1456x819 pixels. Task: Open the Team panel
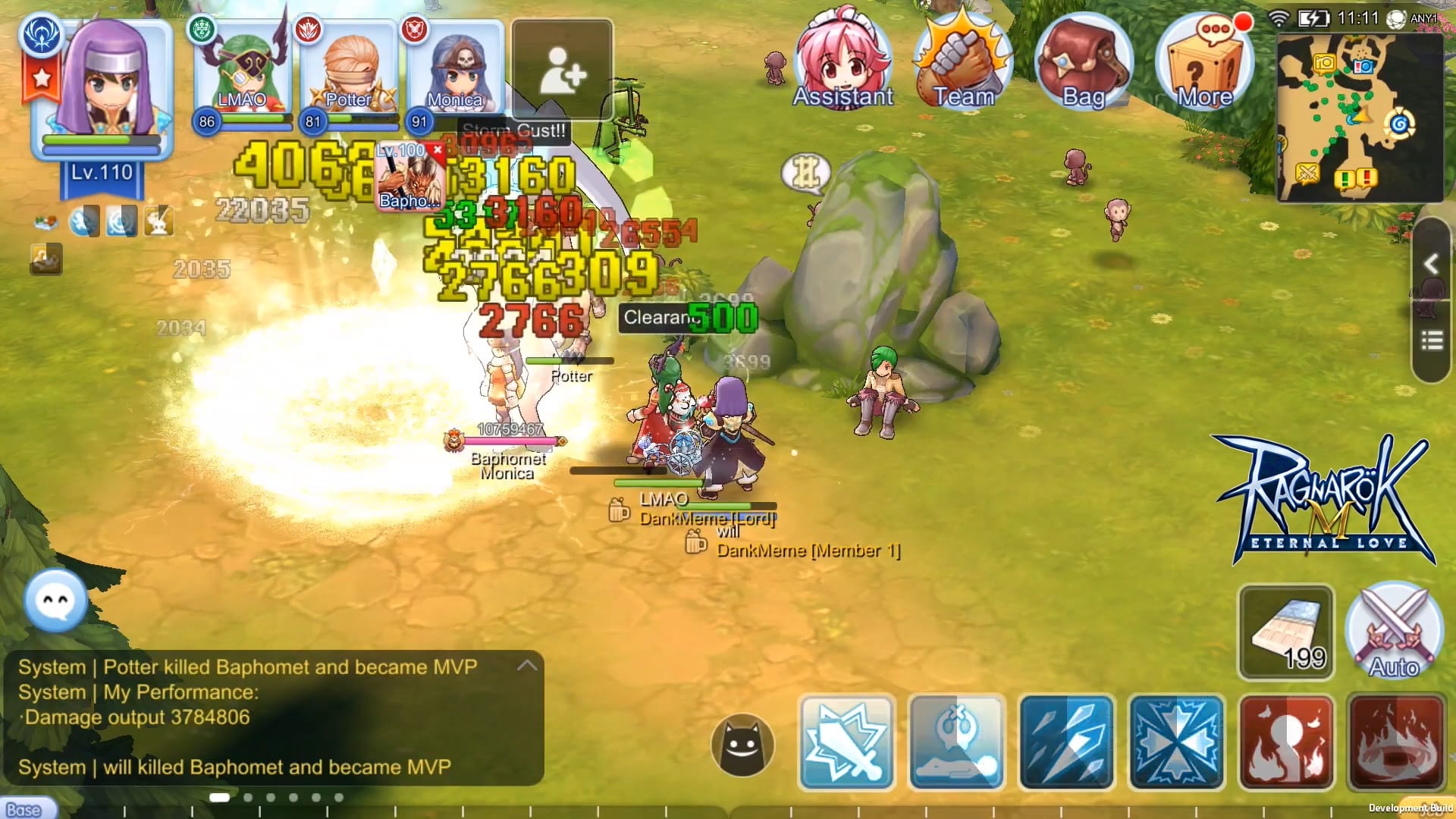pos(963,62)
